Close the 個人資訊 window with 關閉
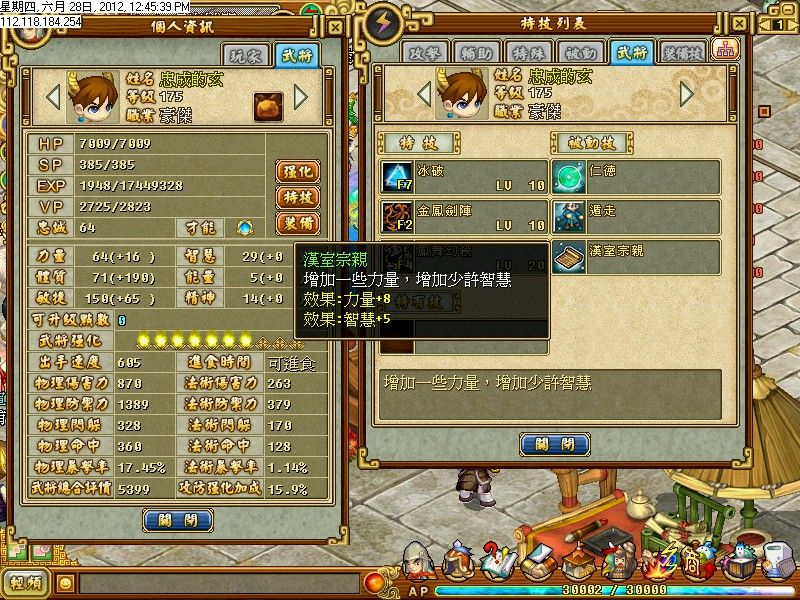 [178, 520]
